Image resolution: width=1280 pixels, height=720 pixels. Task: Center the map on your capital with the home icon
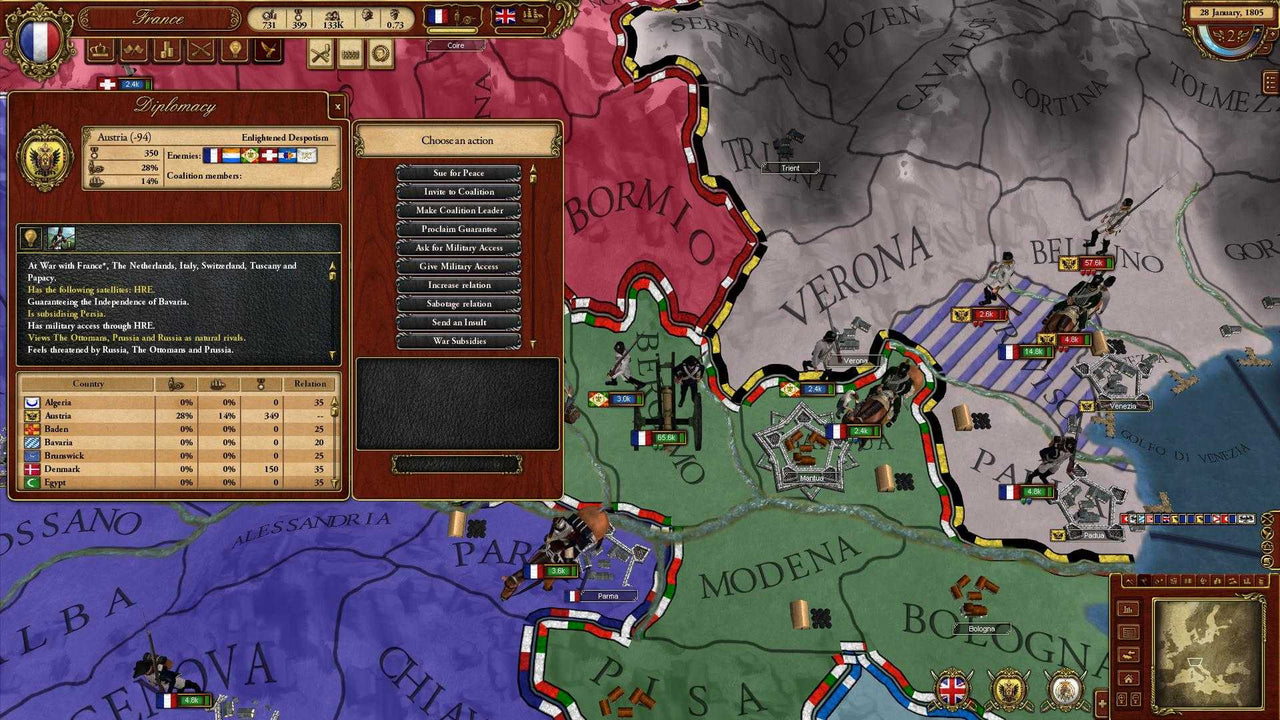1128,679
